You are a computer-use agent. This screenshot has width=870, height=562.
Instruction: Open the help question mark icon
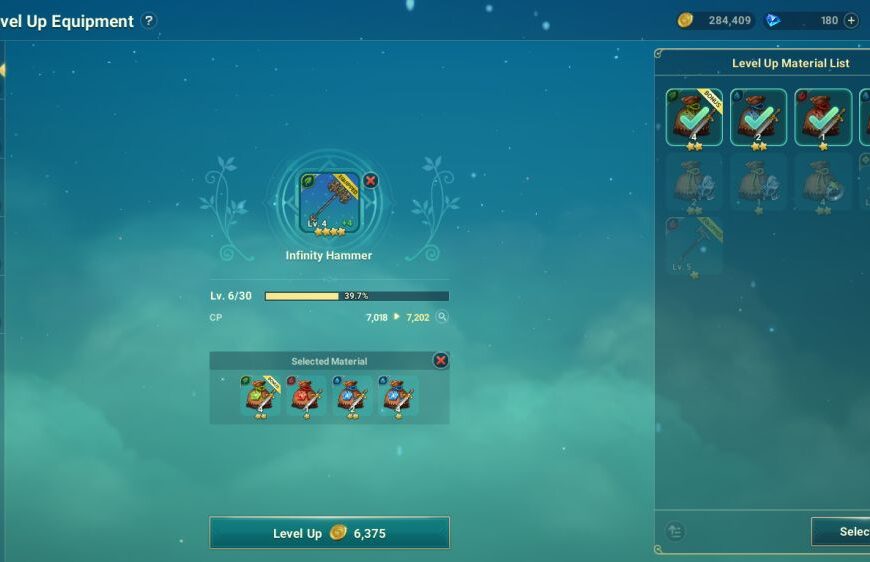click(148, 21)
